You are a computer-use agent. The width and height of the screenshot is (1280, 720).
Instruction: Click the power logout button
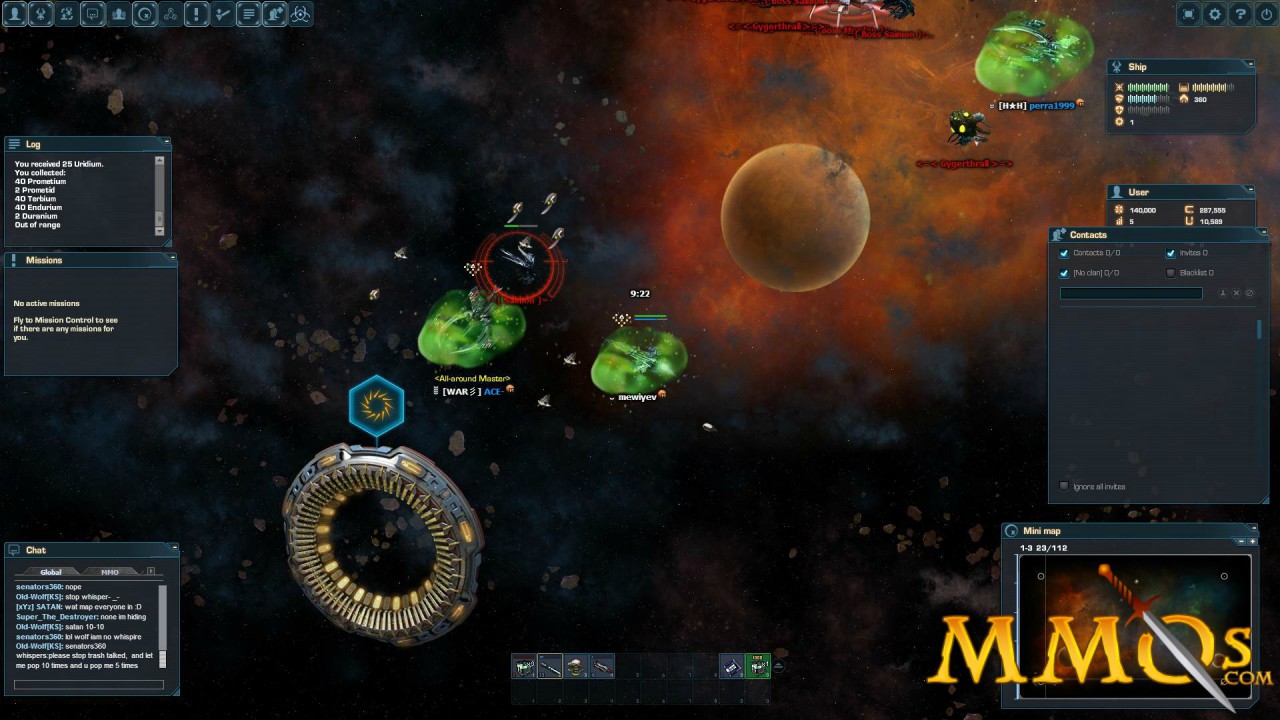point(1266,14)
